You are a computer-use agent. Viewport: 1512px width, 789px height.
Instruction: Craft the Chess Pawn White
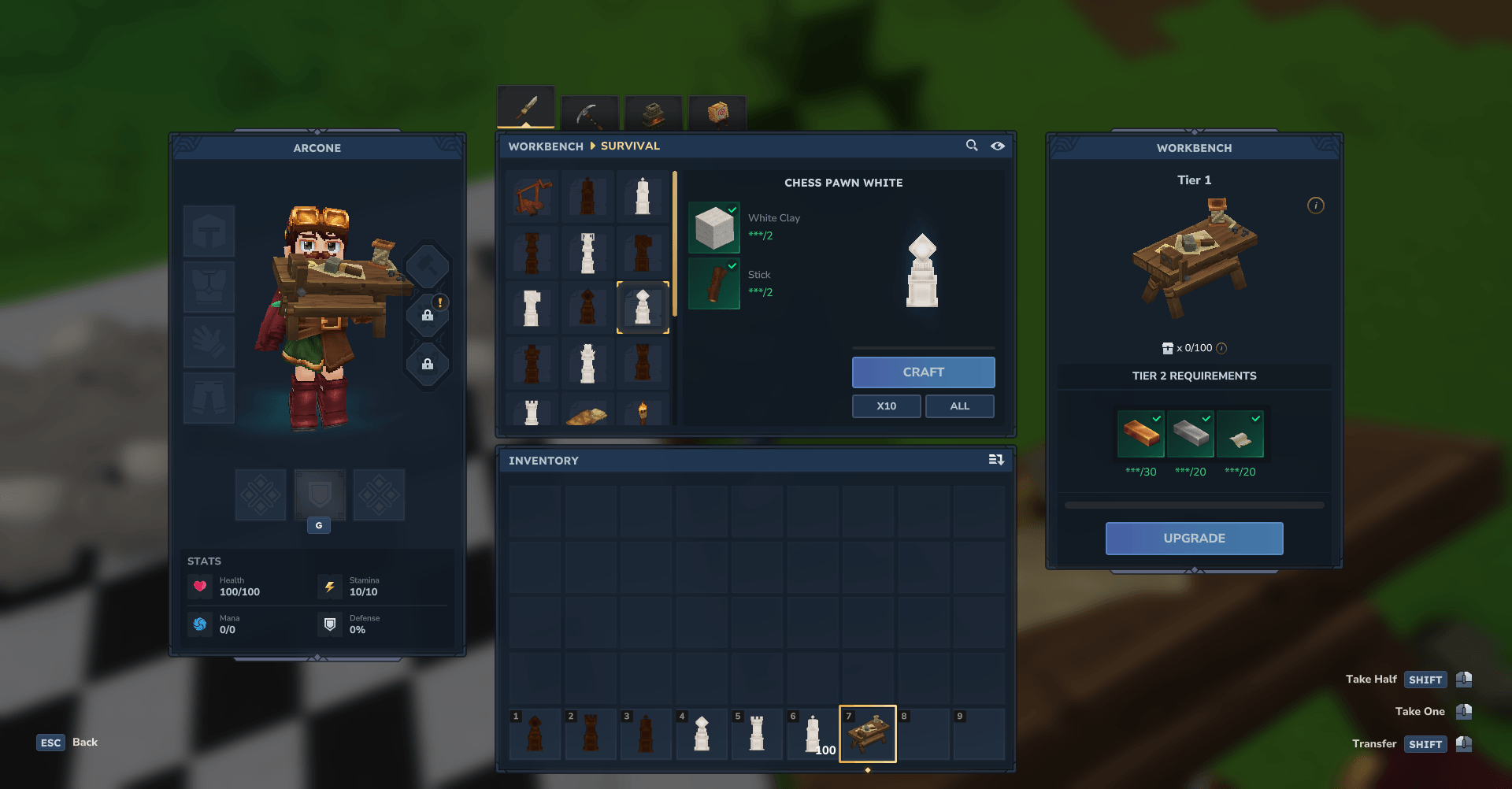coord(923,372)
